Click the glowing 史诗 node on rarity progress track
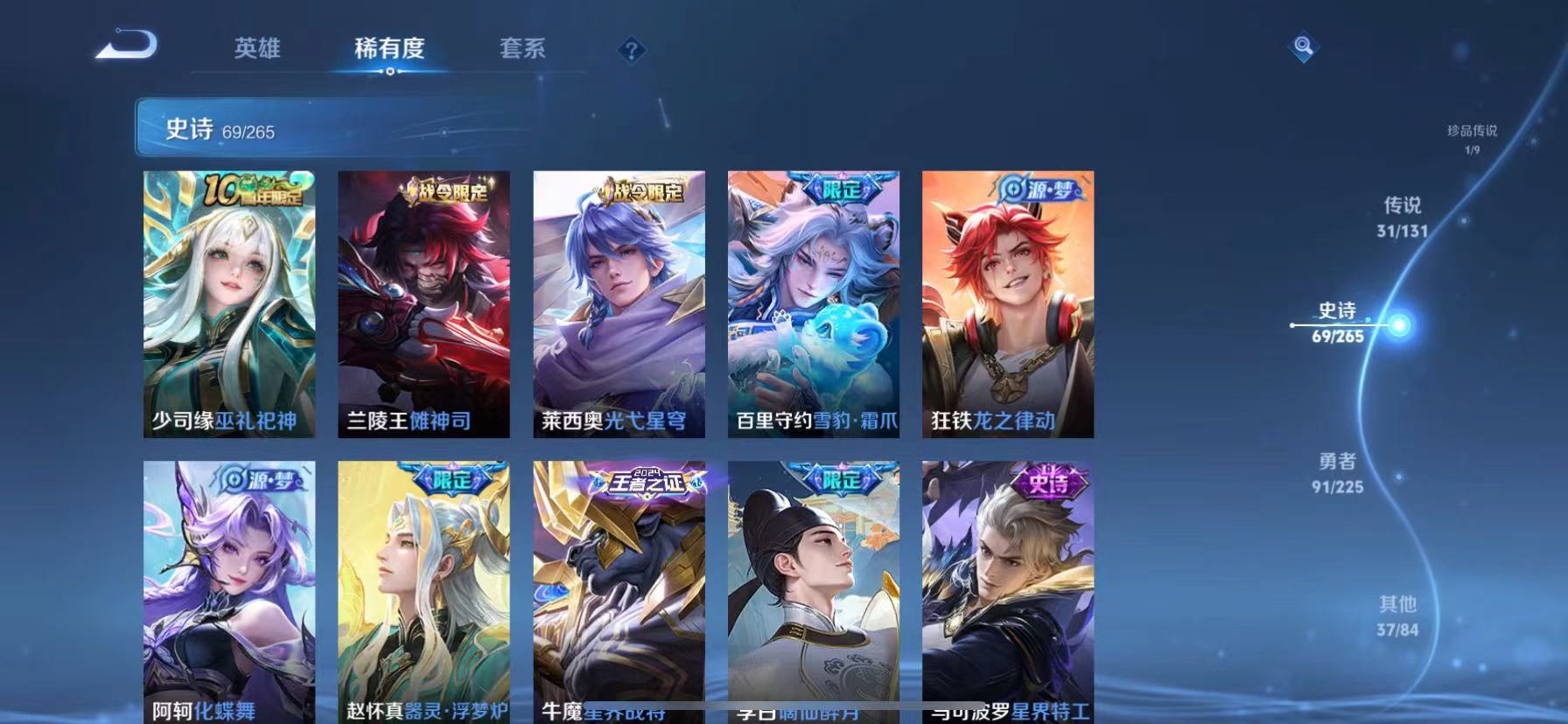The image size is (1568, 724). click(1397, 323)
